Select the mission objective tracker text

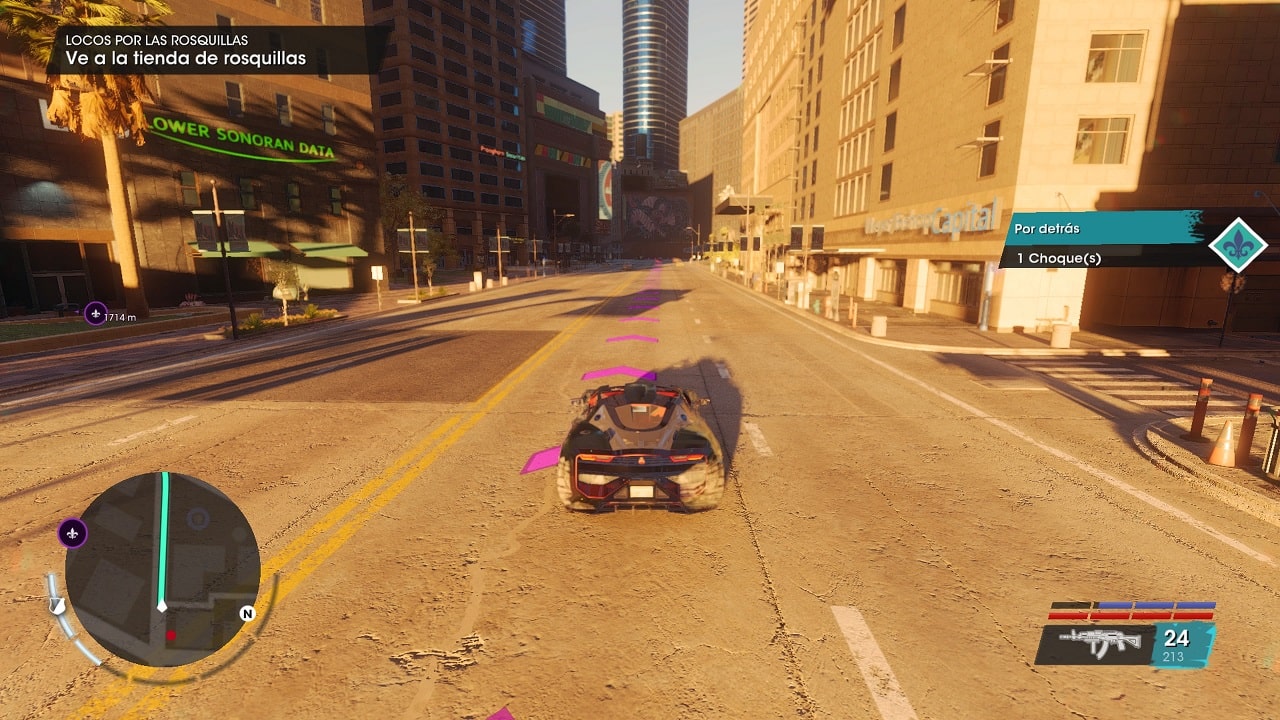coord(186,59)
